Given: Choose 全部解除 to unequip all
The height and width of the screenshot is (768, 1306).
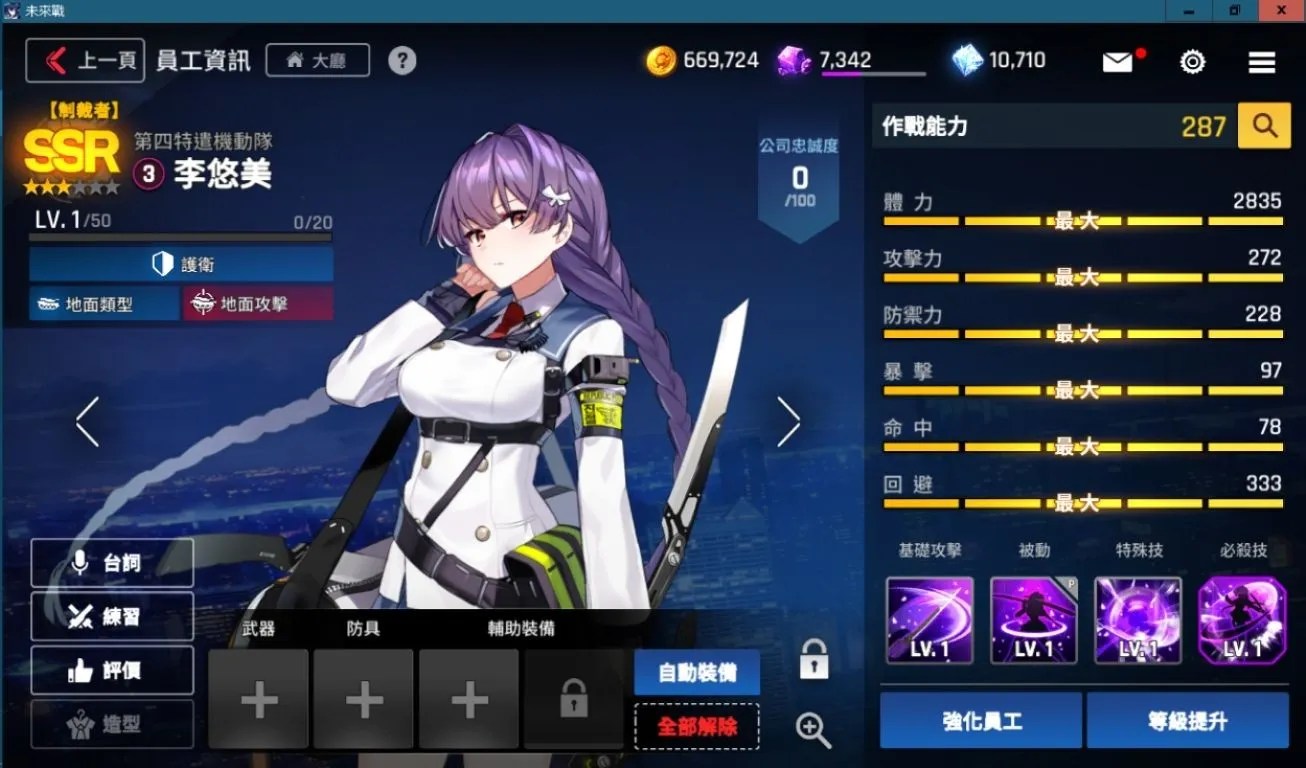Looking at the screenshot, I should tap(696, 726).
